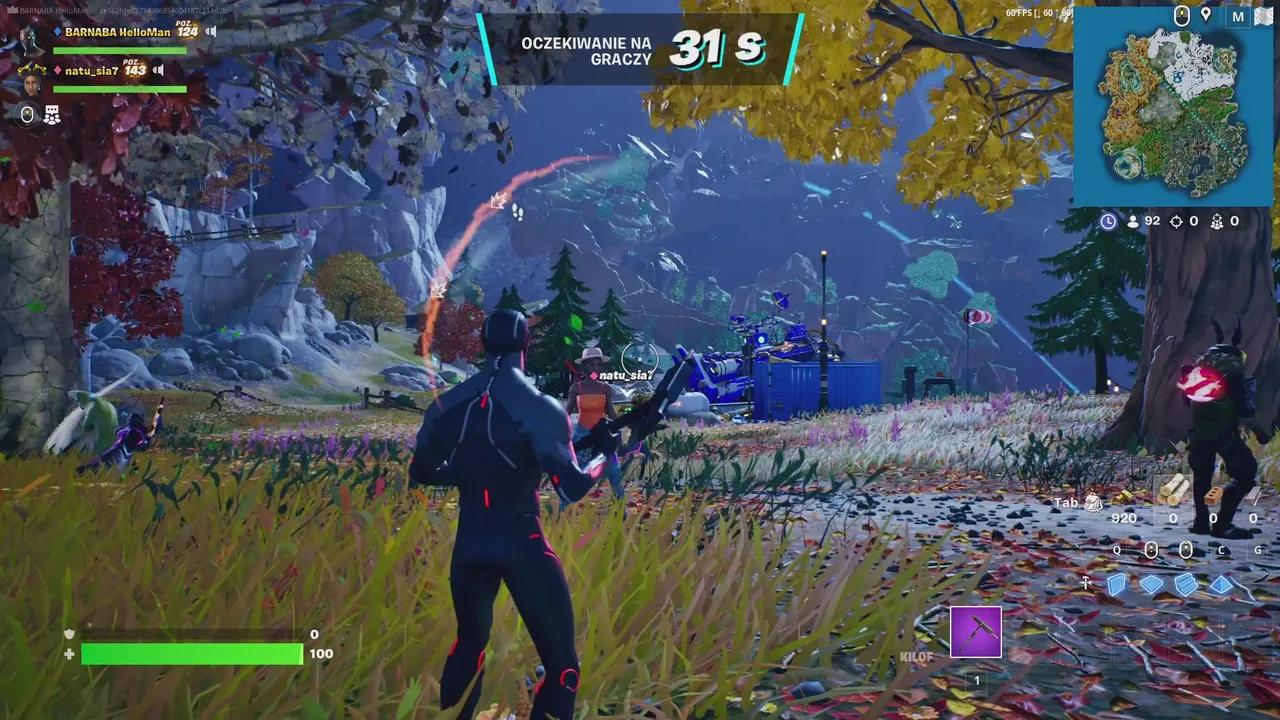The height and width of the screenshot is (720, 1280).
Task: Select the stairs building piece icon
Action: click(x=1186, y=583)
